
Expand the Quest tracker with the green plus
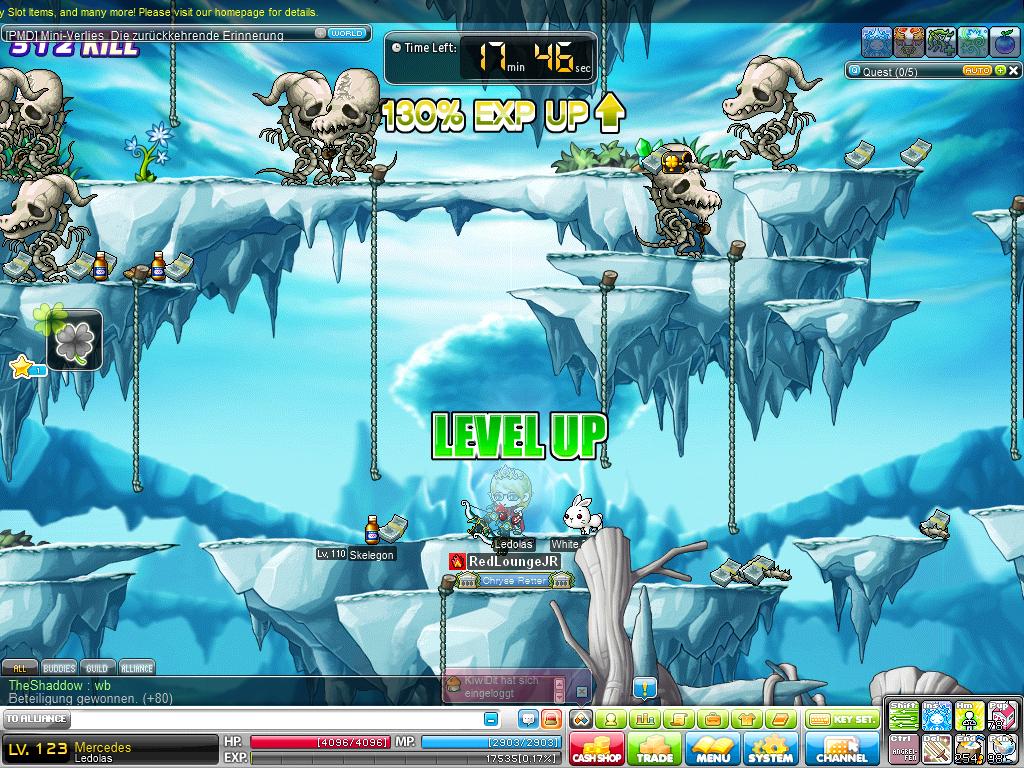1001,71
